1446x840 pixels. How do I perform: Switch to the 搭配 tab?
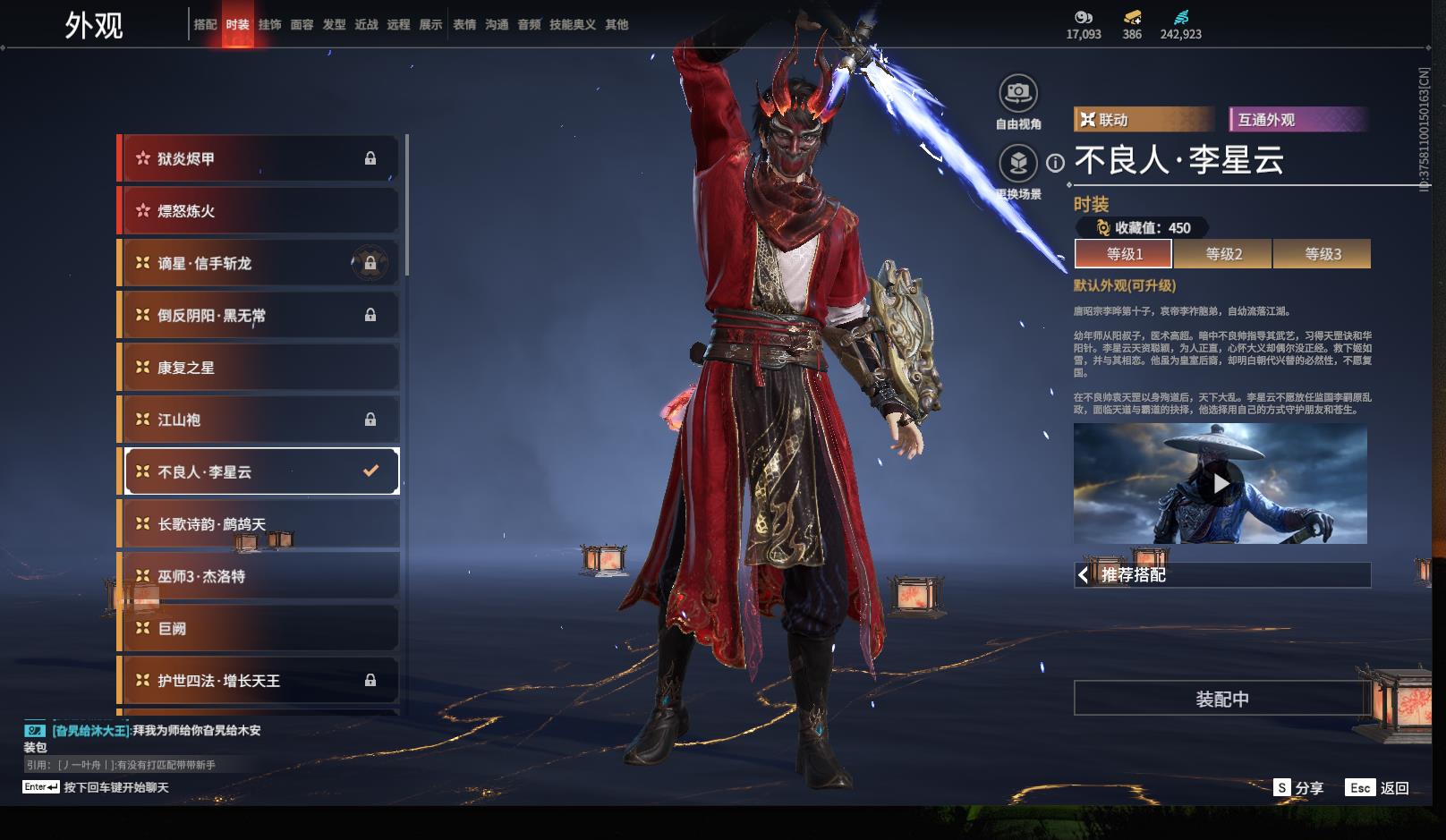206,24
